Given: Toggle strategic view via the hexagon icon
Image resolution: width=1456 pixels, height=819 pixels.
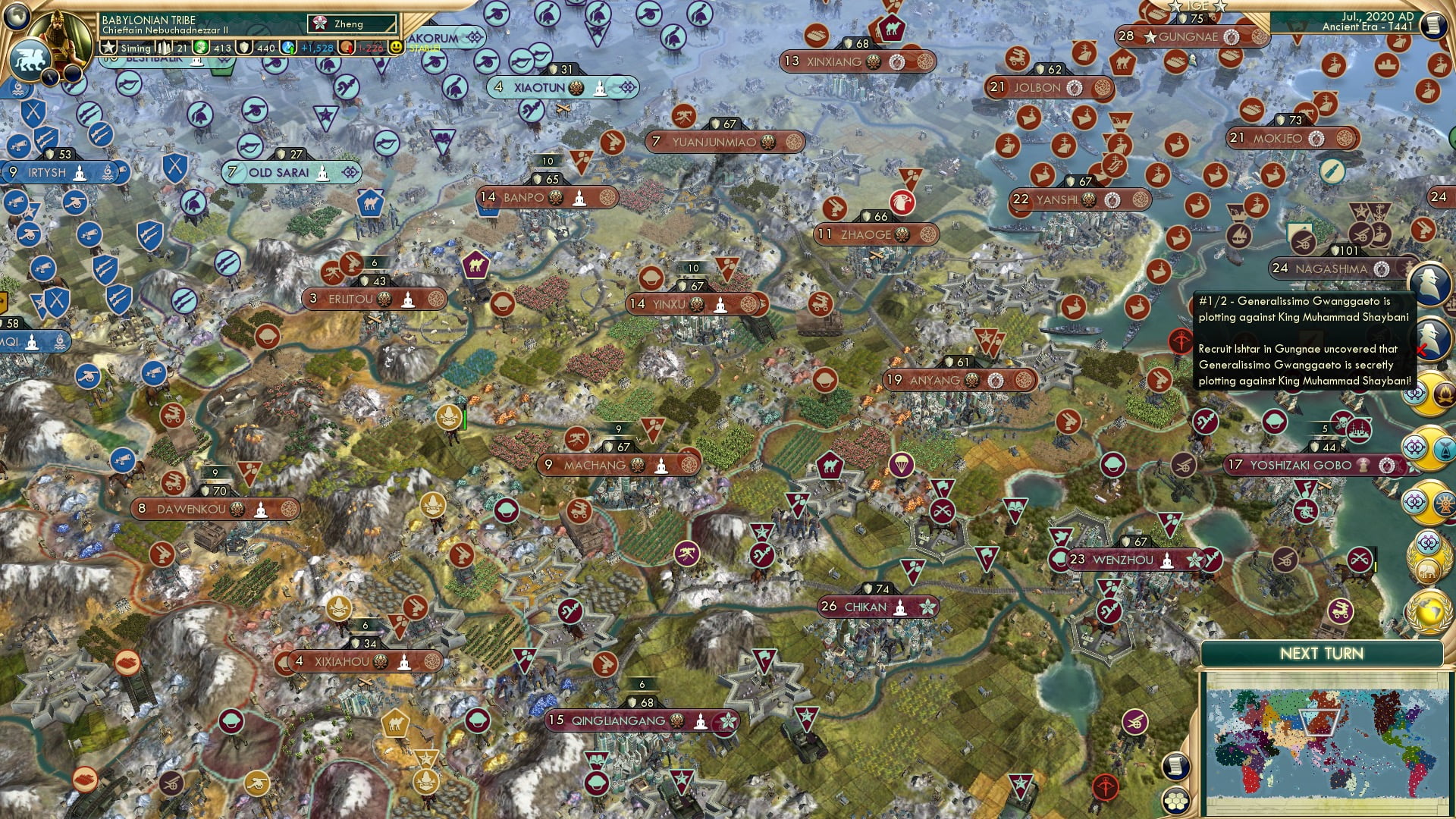Looking at the screenshot, I should point(1175,801).
